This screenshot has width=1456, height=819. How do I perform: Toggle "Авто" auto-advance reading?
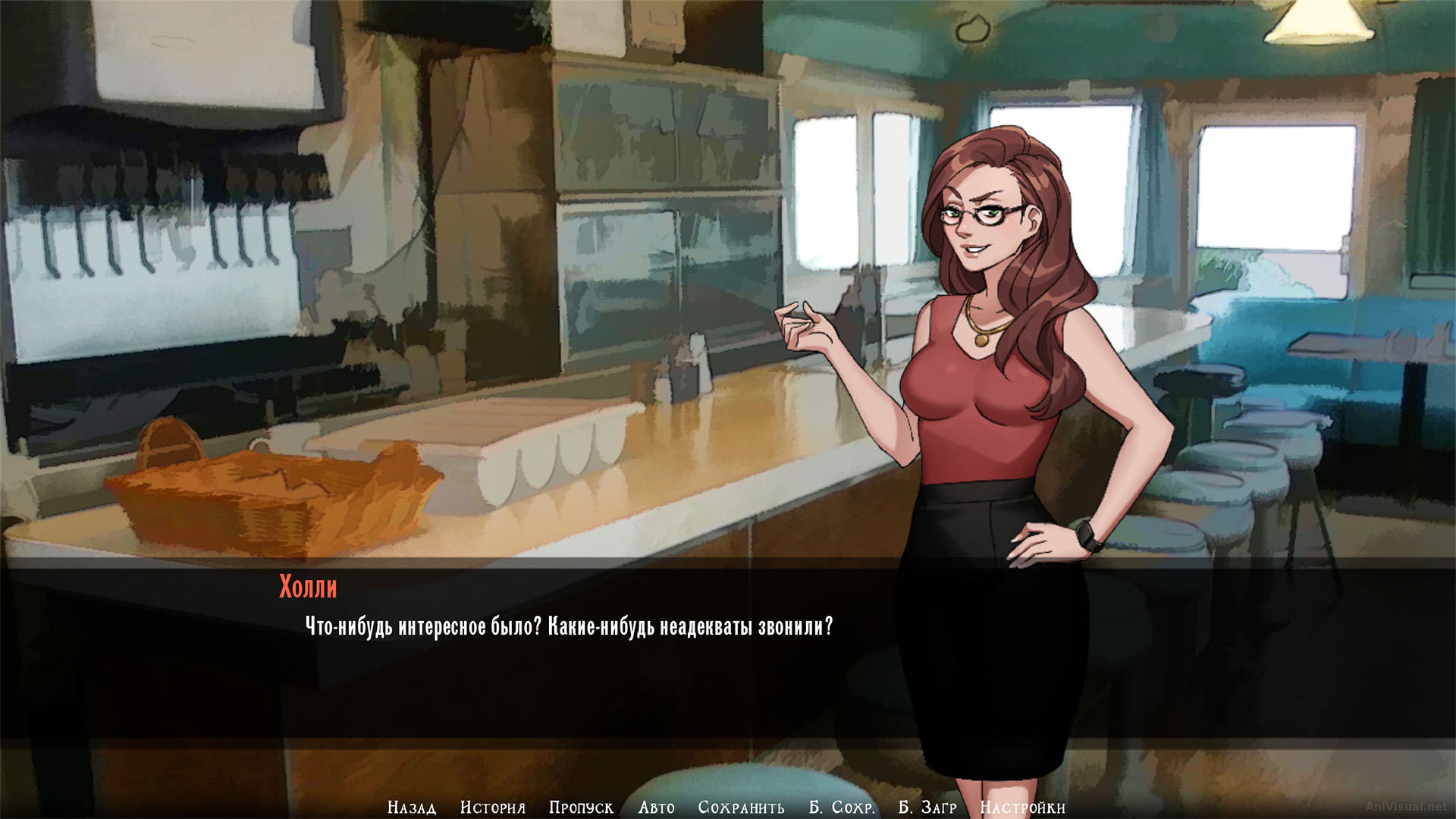pos(655,807)
